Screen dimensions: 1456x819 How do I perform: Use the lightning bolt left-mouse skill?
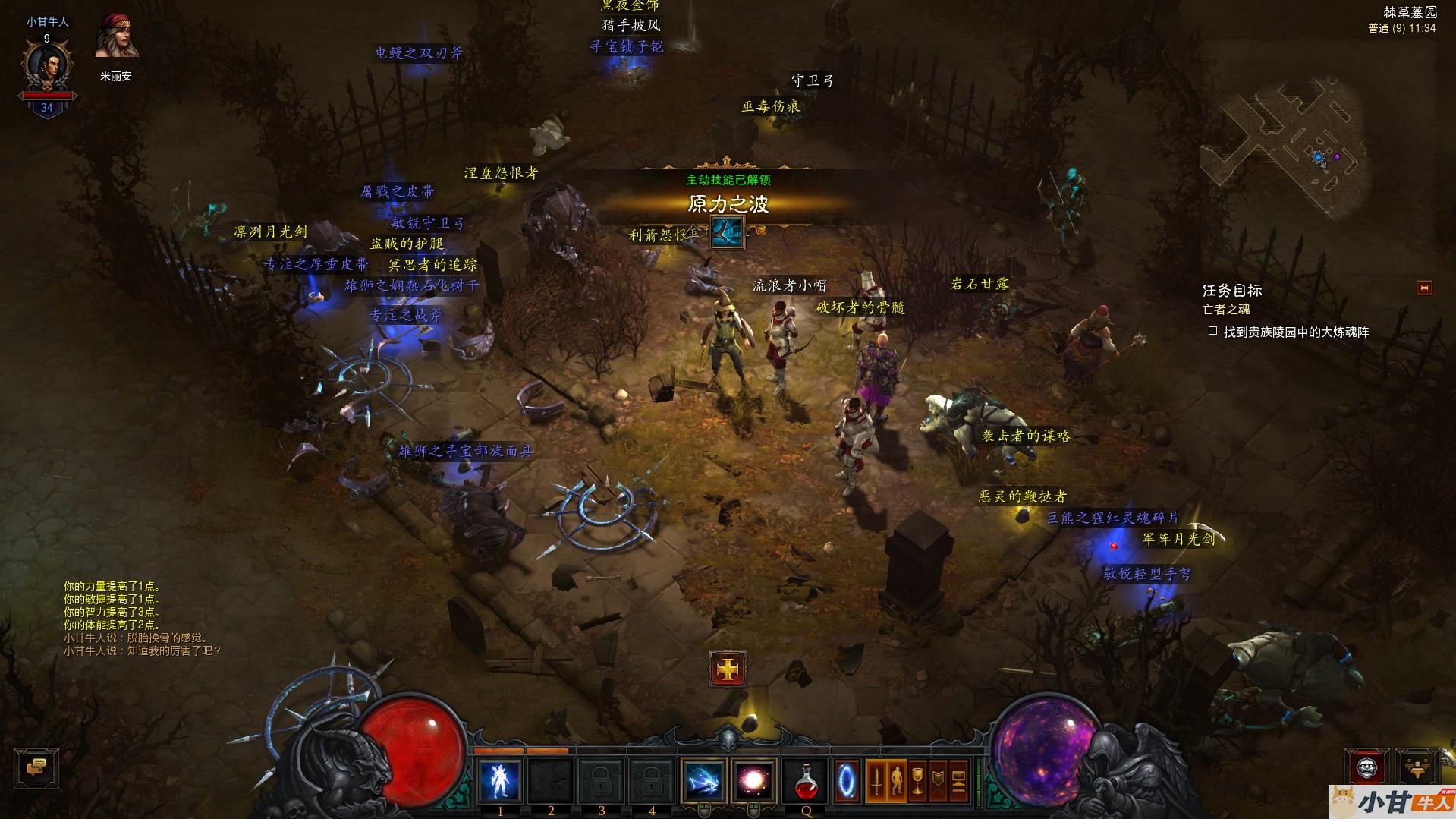click(x=703, y=780)
